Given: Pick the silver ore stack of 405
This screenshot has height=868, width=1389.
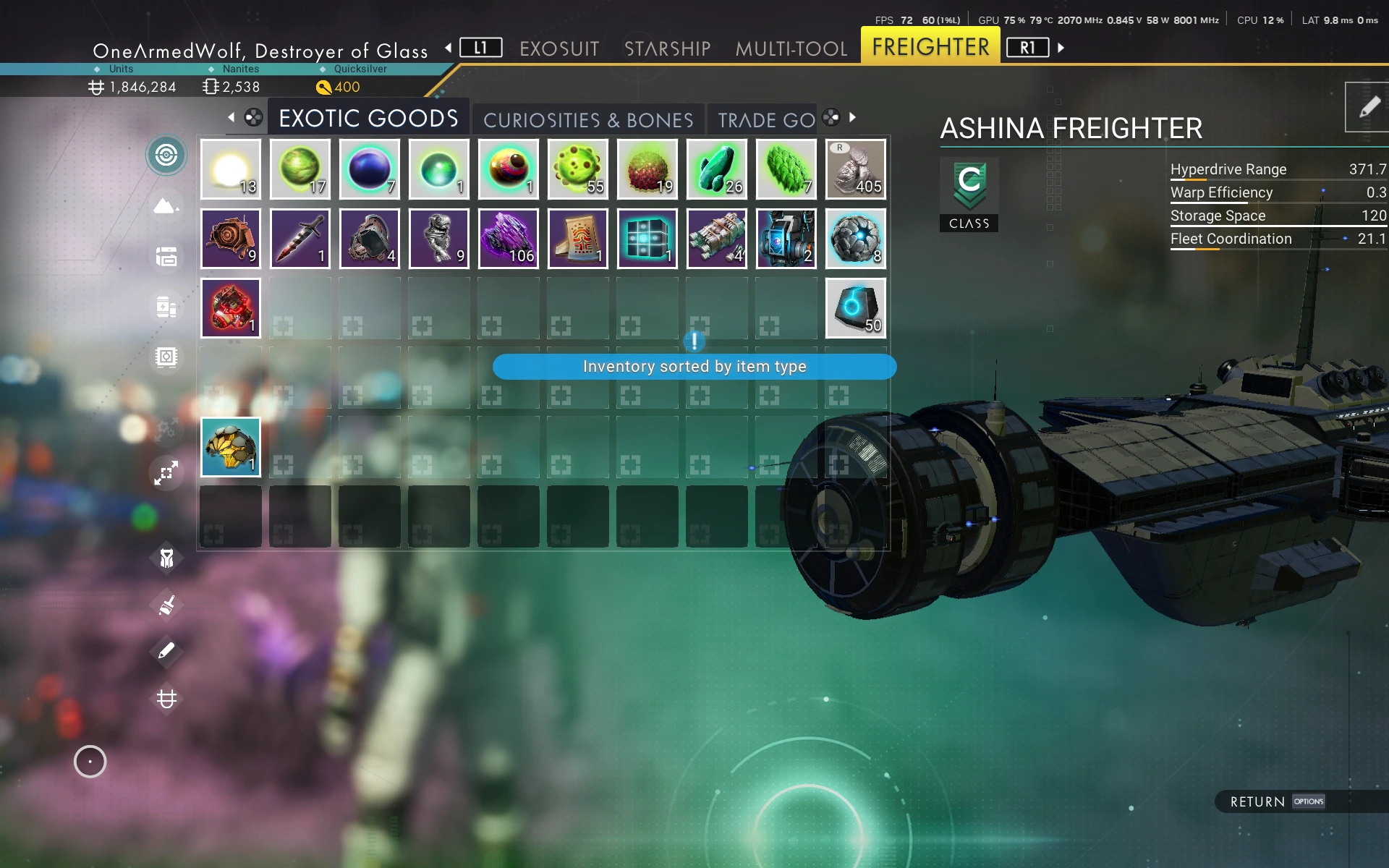Looking at the screenshot, I should tap(856, 169).
